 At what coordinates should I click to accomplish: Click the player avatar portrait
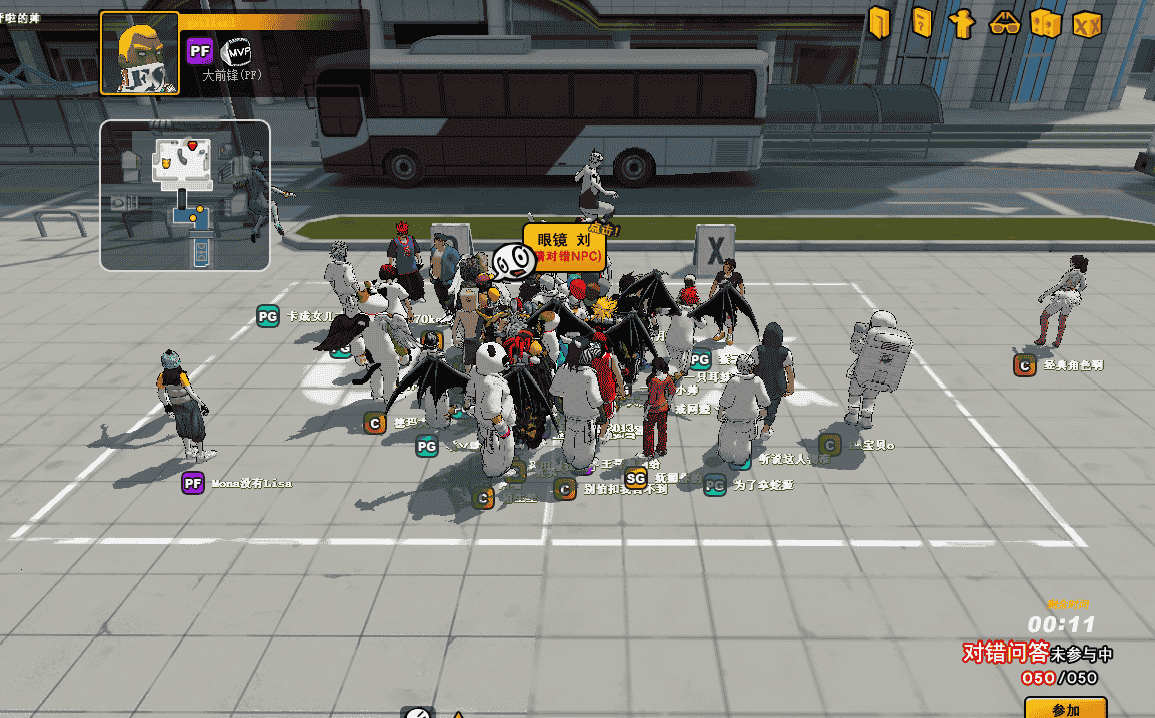pos(139,54)
